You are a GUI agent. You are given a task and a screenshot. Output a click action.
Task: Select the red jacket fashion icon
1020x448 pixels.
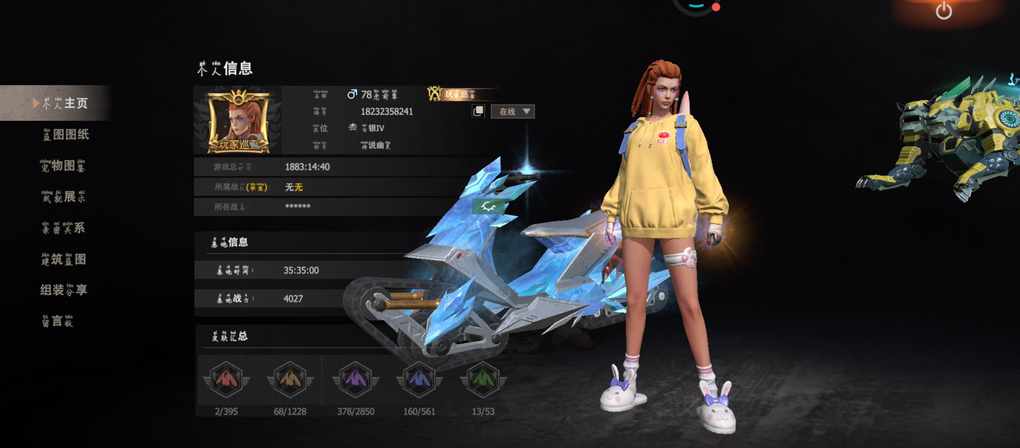click(225, 380)
